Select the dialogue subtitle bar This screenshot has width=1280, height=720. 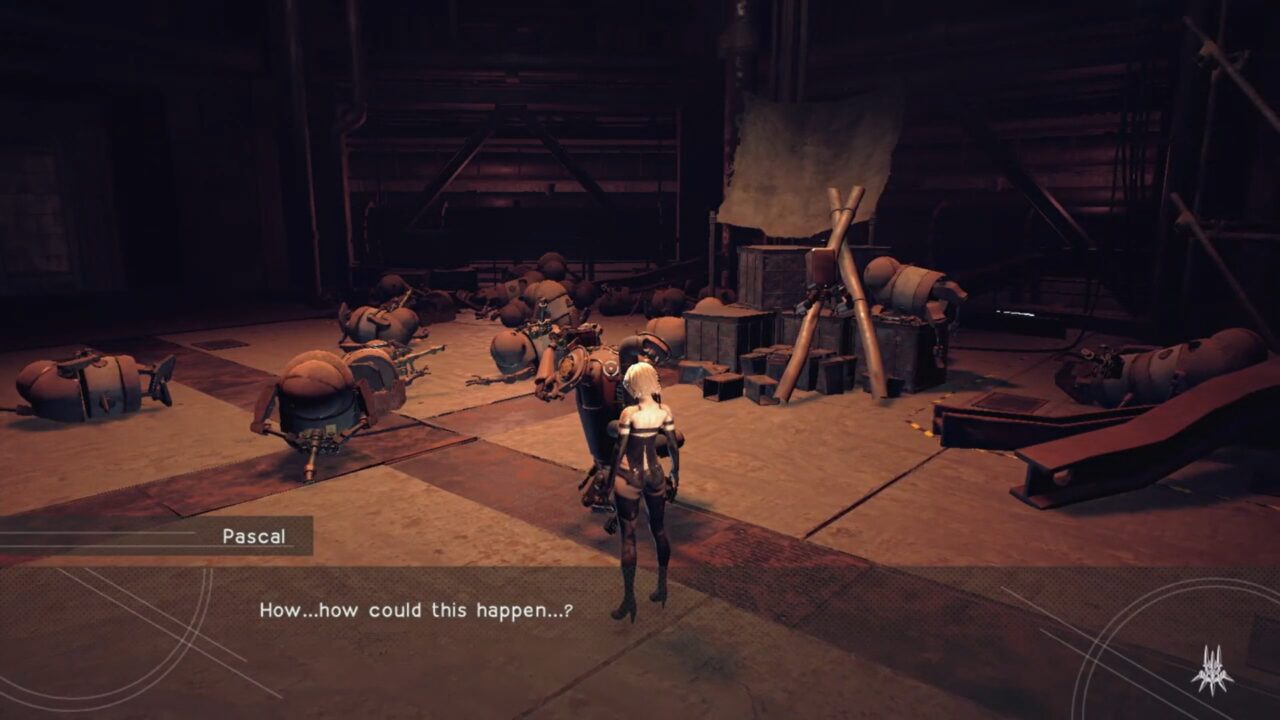[640, 618]
